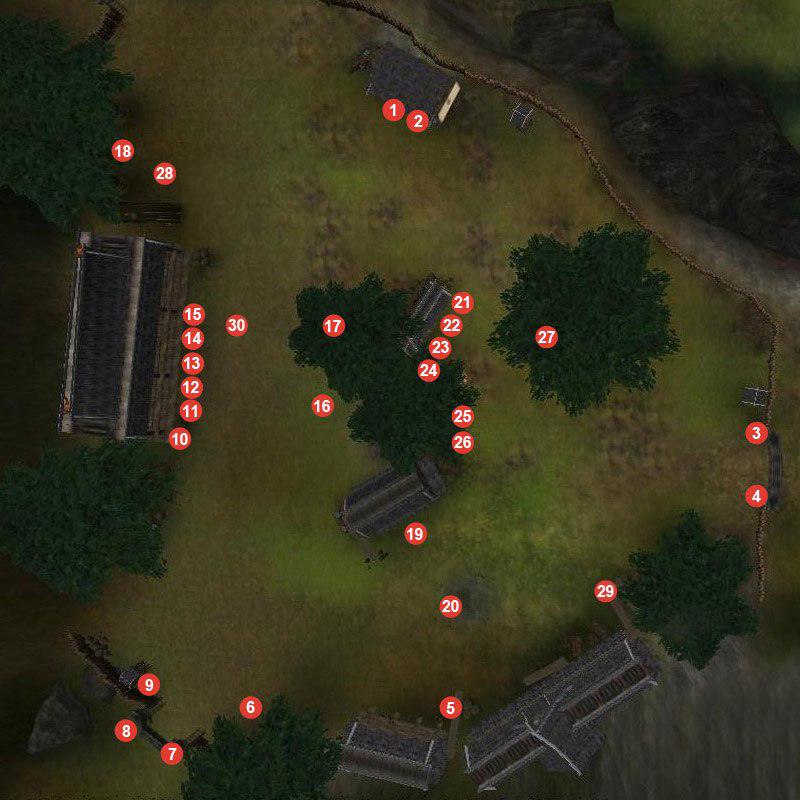Click the marker numbered 24
The image size is (800, 800).
point(429,370)
